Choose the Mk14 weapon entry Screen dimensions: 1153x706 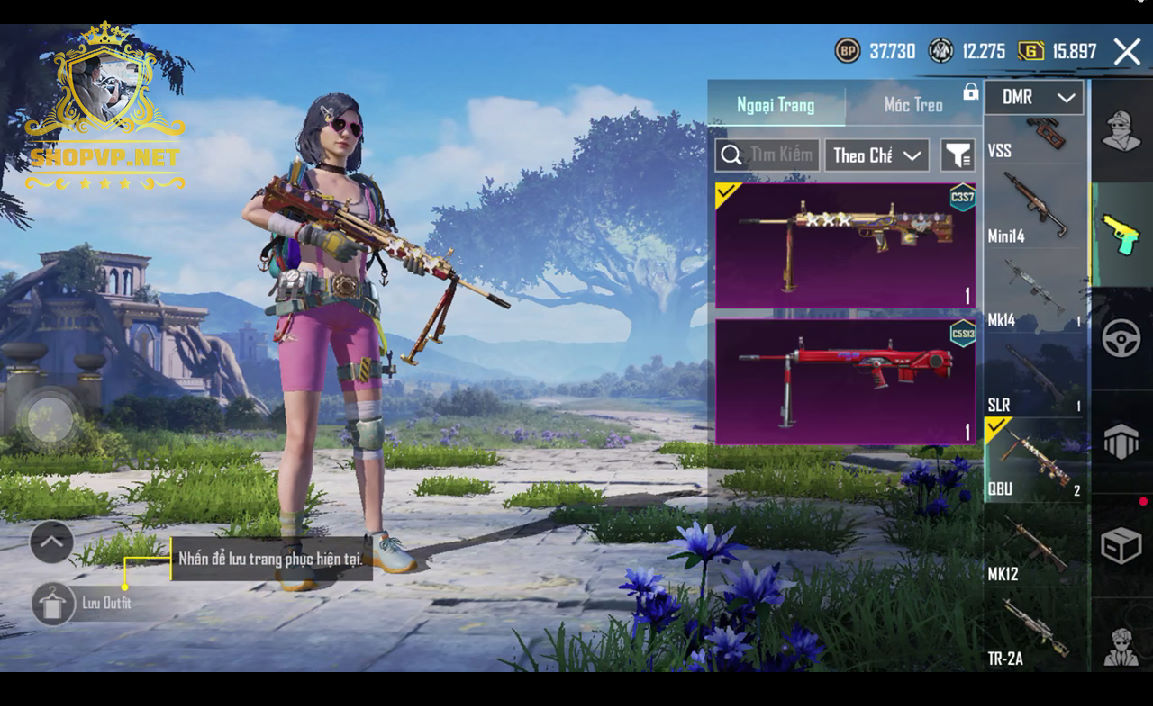(x=1035, y=292)
